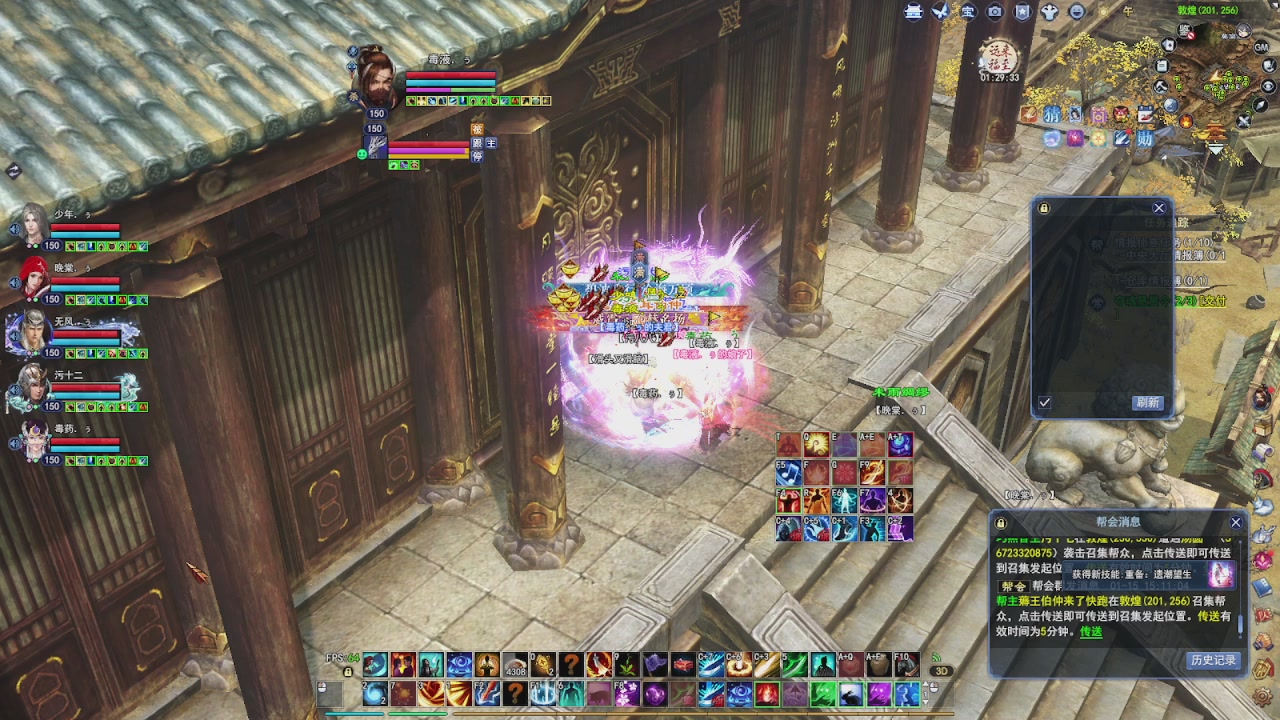1280x720 pixels.
Task: Close the 帮会消息 guild message window
Action: [1235, 522]
